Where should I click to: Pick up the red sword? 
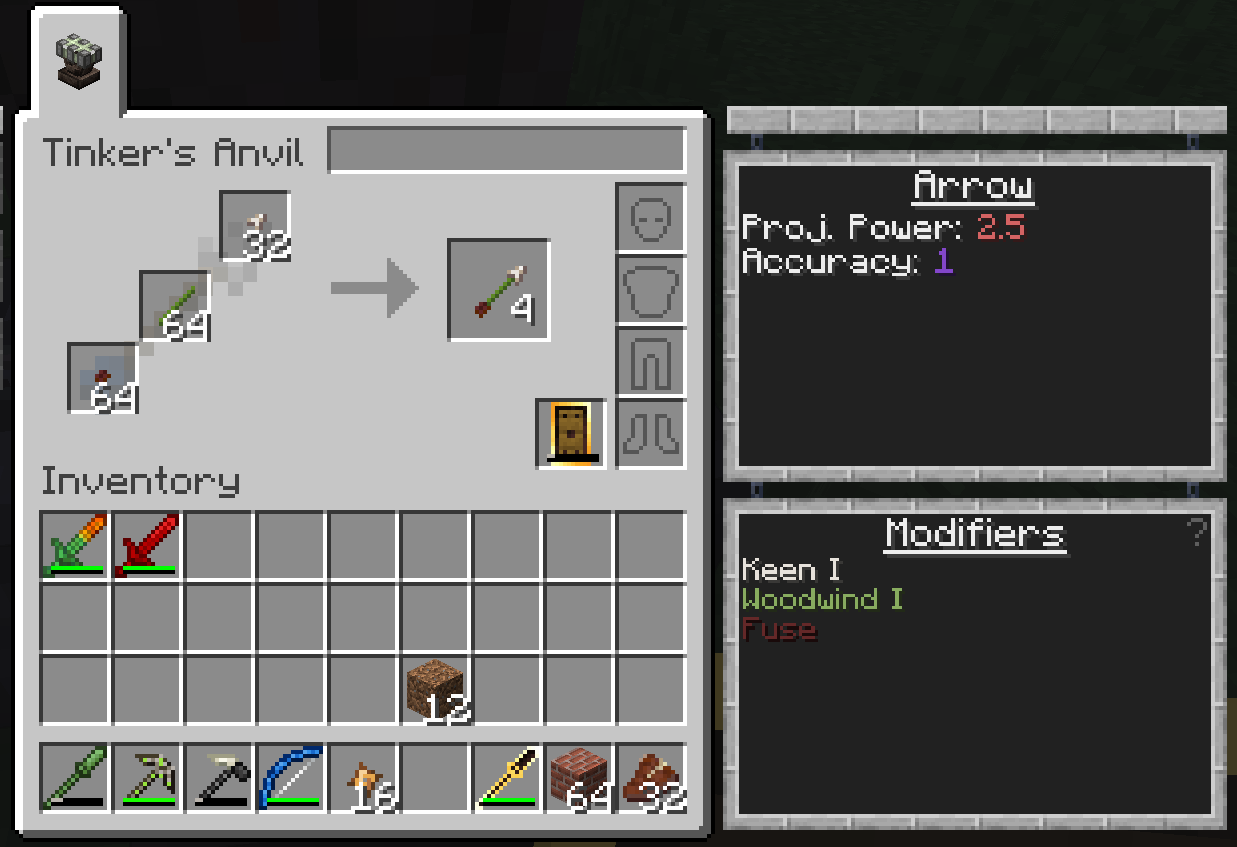click(147, 545)
